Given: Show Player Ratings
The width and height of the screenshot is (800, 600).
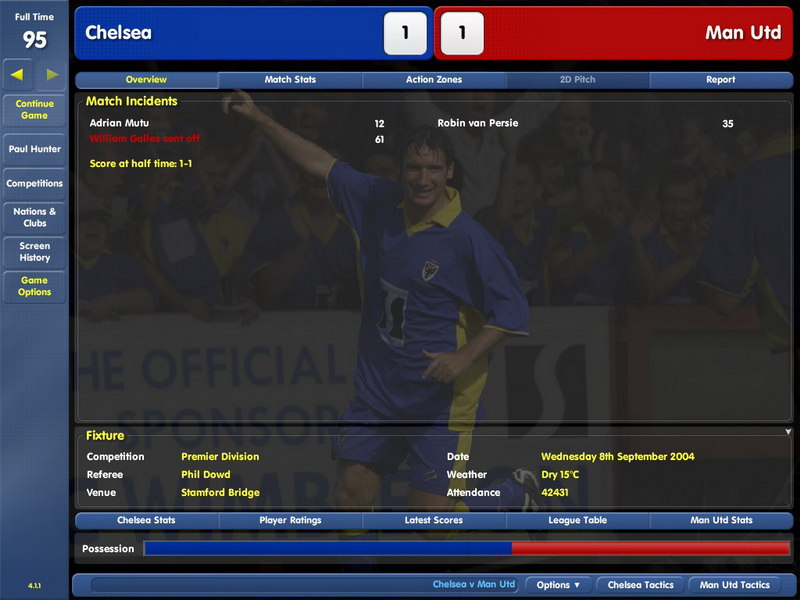Looking at the screenshot, I should click(x=290, y=521).
